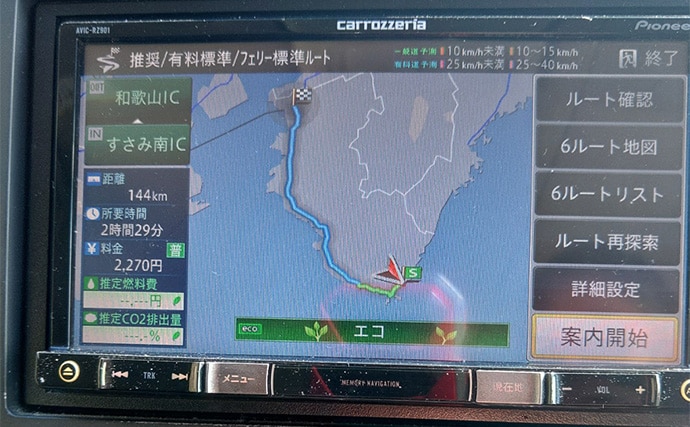690x427 pixels.
Task: Select ルート再探索 to re-search route
Action: pos(608,241)
